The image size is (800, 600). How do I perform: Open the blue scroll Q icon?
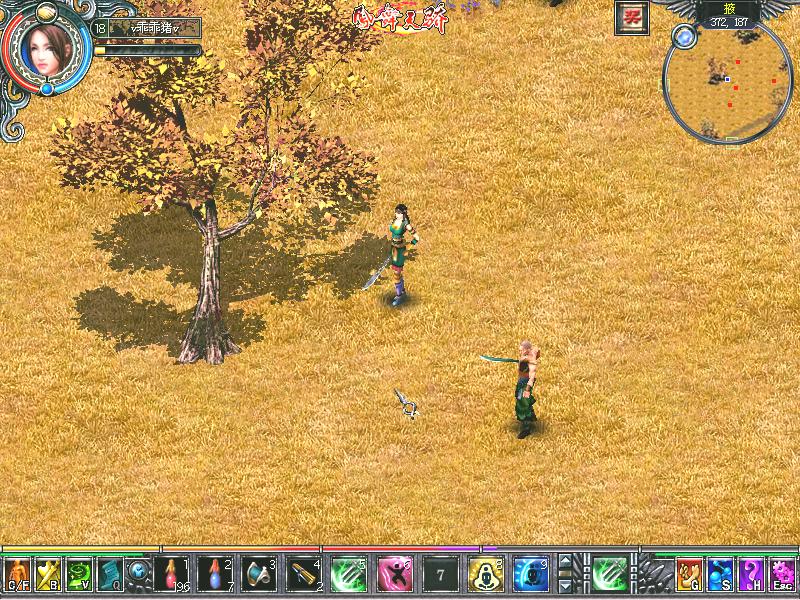click(x=109, y=574)
